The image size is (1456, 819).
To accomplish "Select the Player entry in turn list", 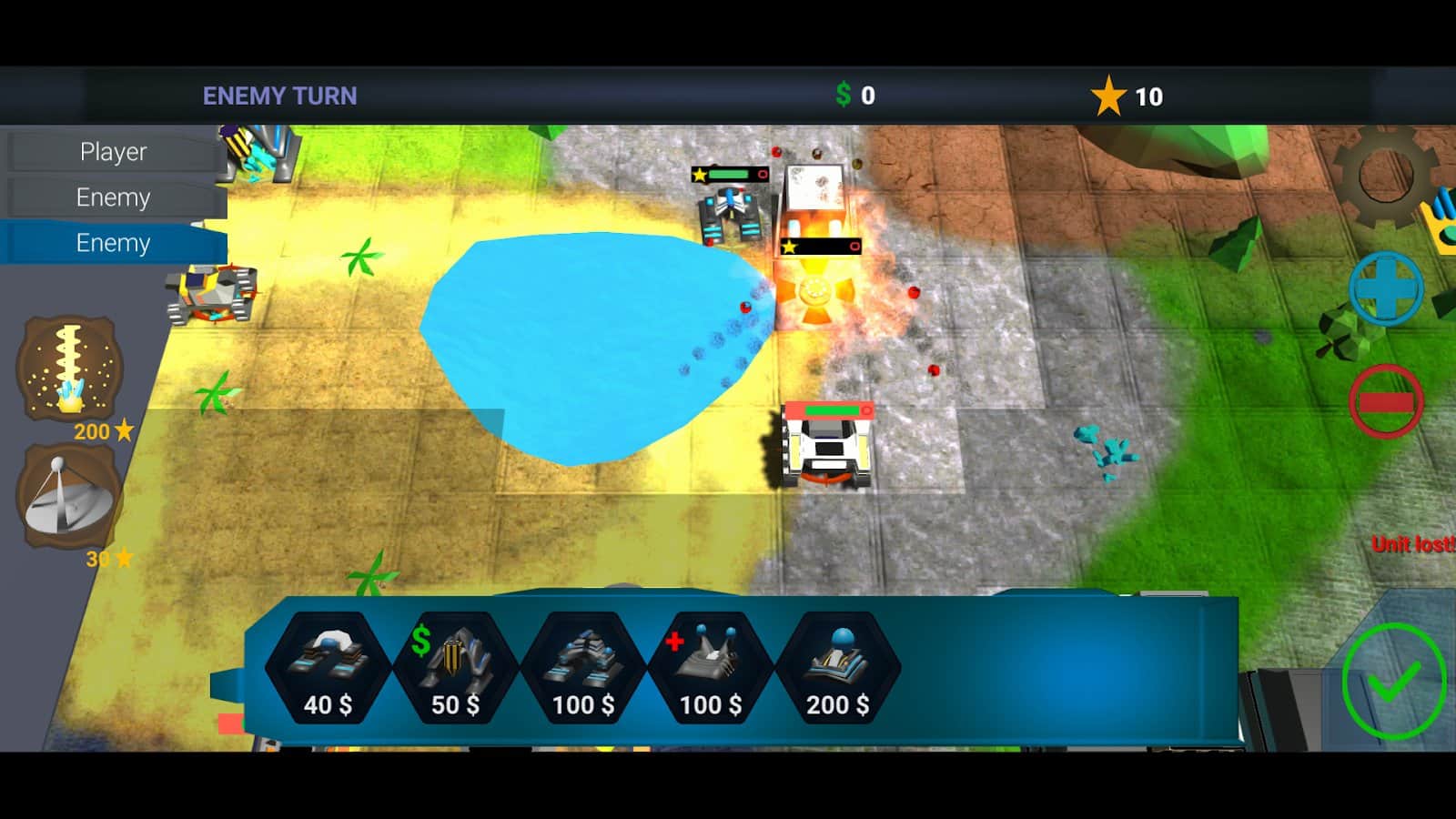I will pyautogui.click(x=114, y=152).
